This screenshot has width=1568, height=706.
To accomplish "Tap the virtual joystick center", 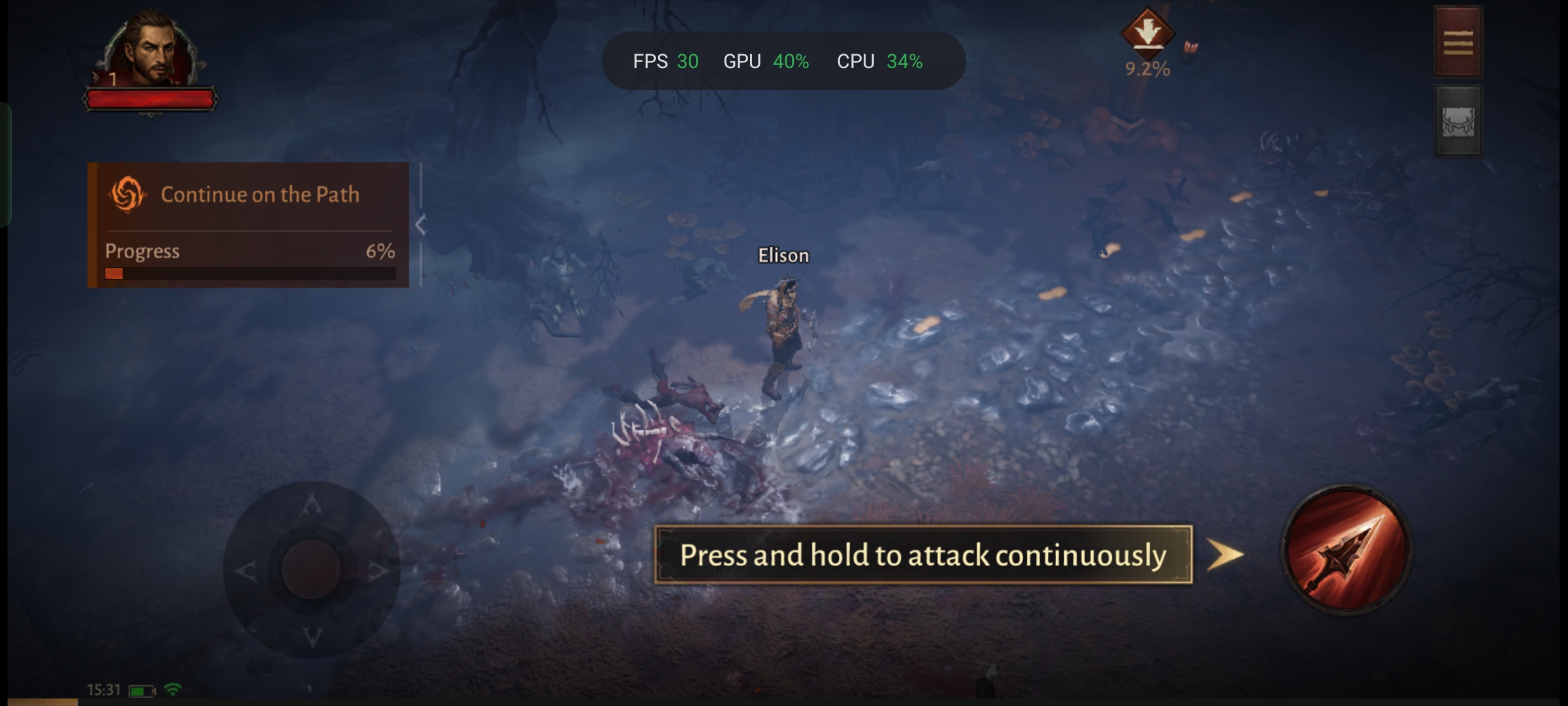I will click(x=311, y=569).
